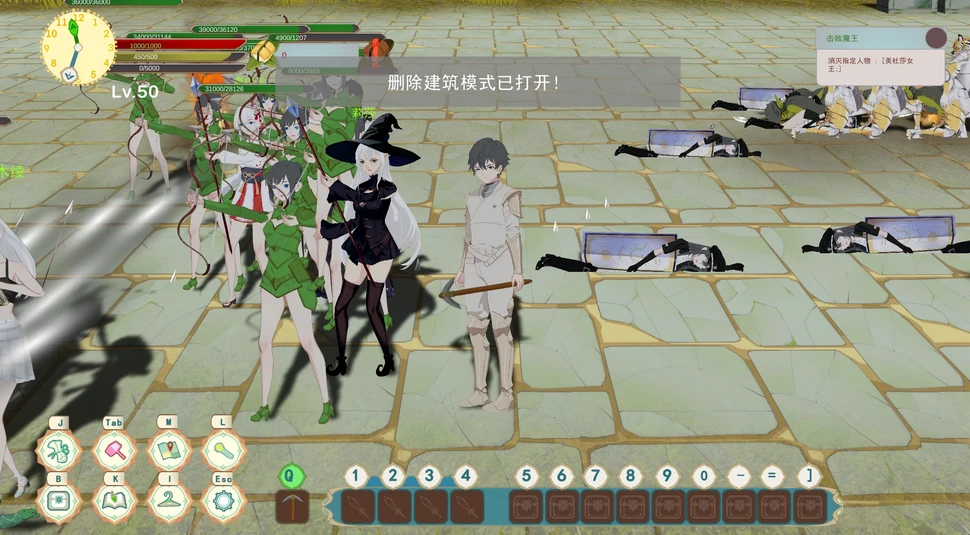Select the pickaxe tool slot
Image resolution: width=970 pixels, height=535 pixels.
point(292,506)
